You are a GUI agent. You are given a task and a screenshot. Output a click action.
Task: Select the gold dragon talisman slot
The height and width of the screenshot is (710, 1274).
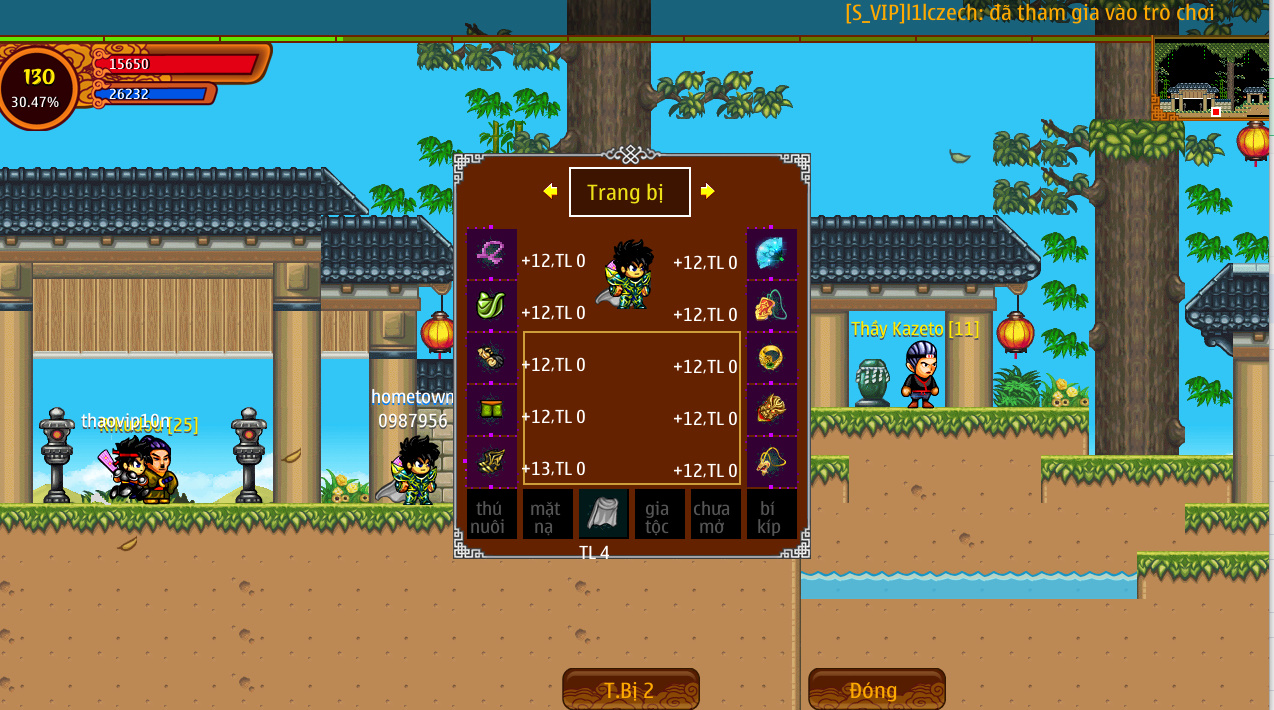[772, 462]
